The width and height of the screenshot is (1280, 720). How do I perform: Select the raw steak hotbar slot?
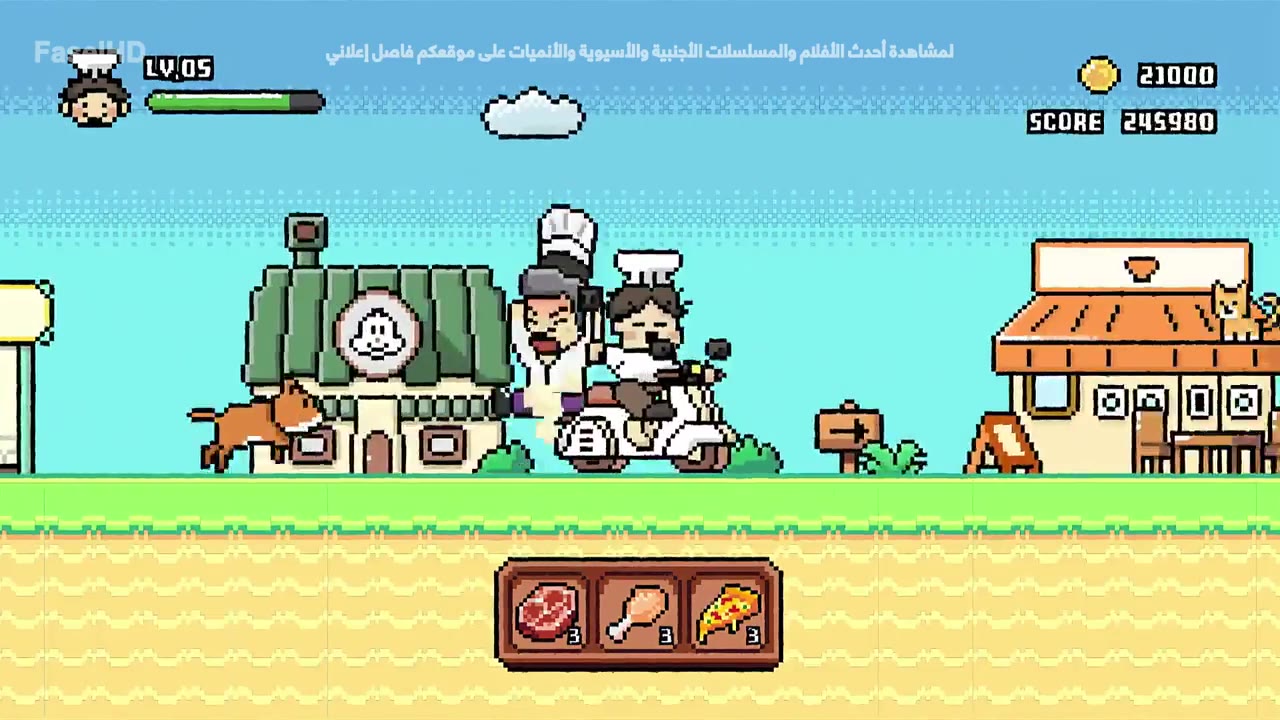pos(548,613)
